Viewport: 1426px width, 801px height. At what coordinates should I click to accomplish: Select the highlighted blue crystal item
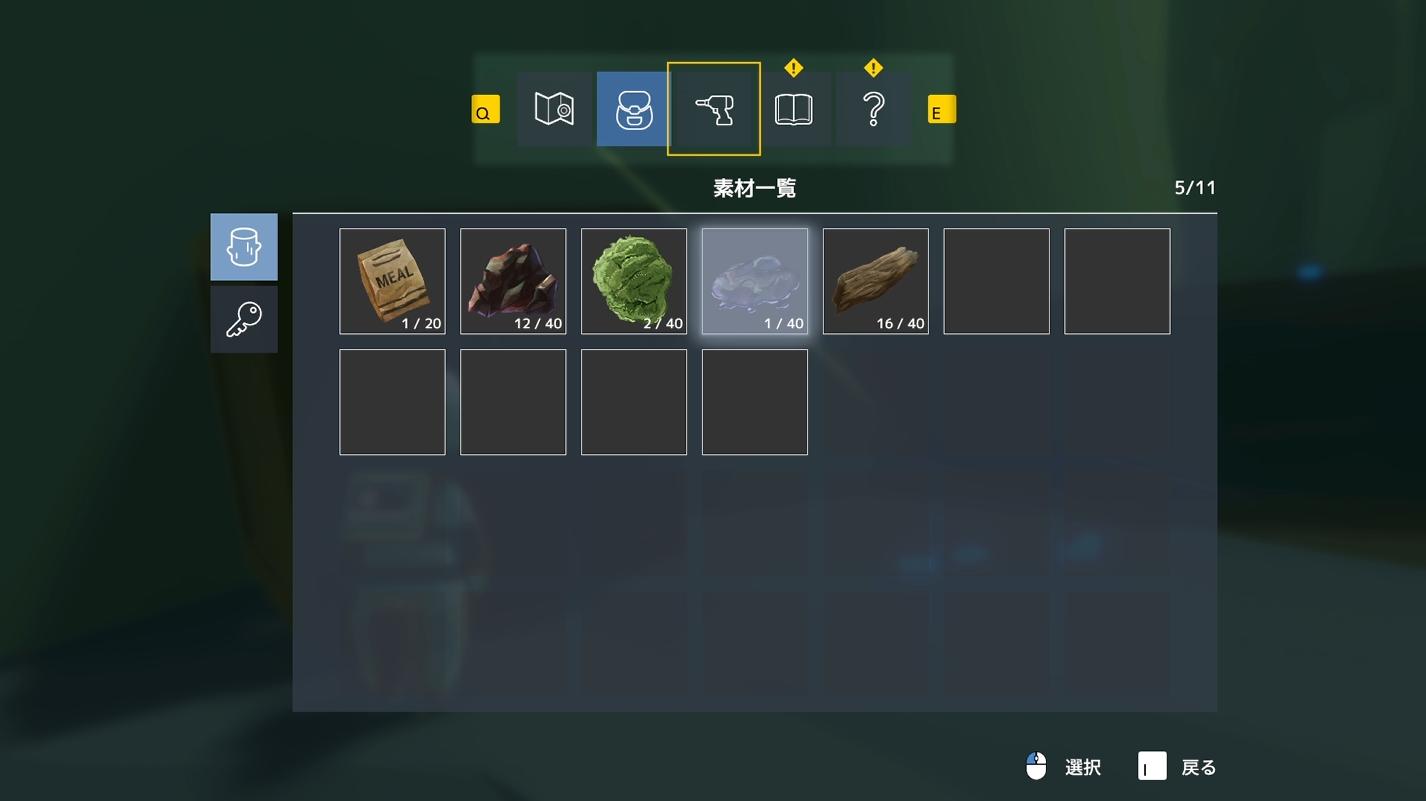click(755, 280)
